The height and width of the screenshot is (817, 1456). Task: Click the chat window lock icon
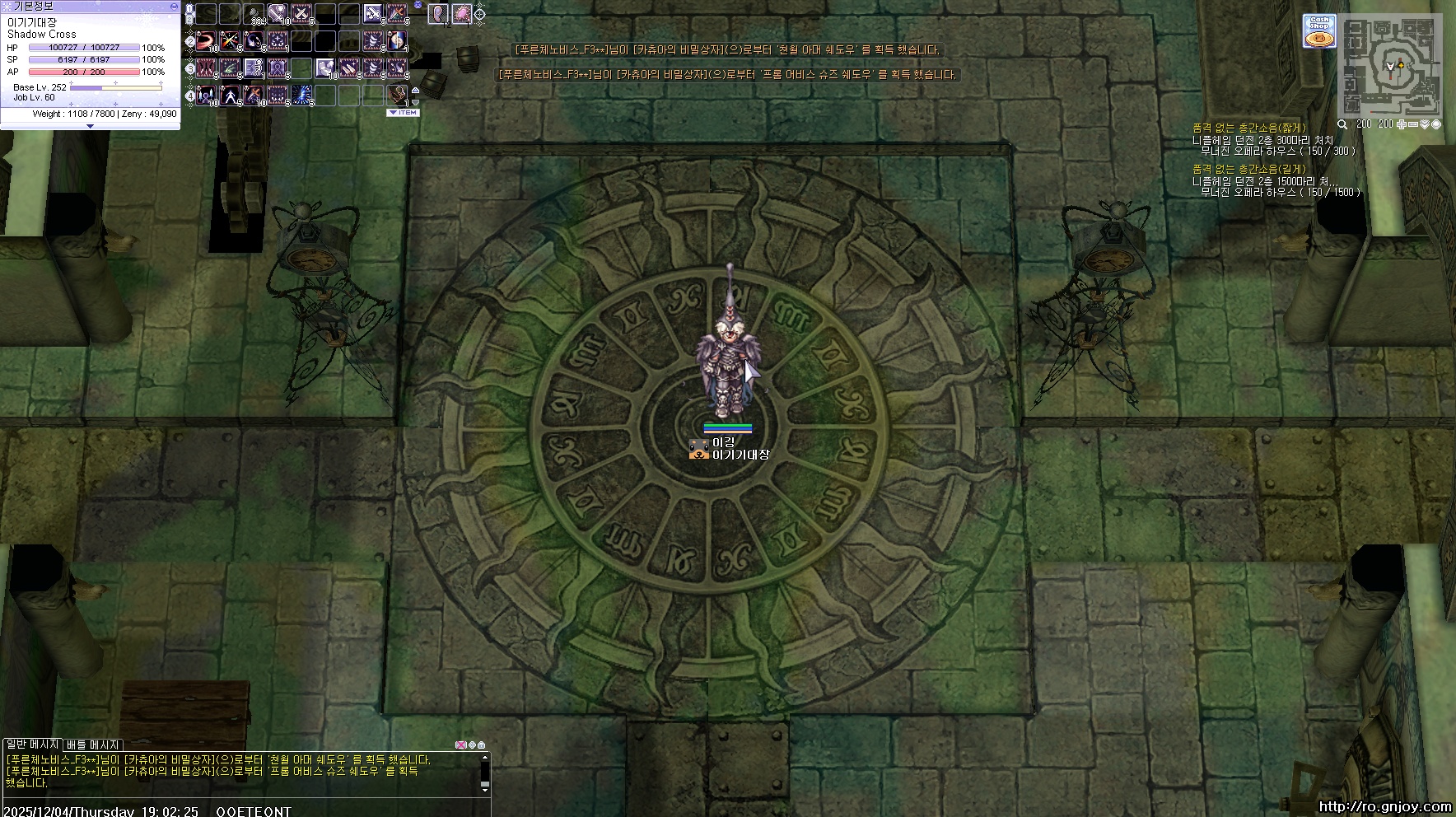coord(482,745)
